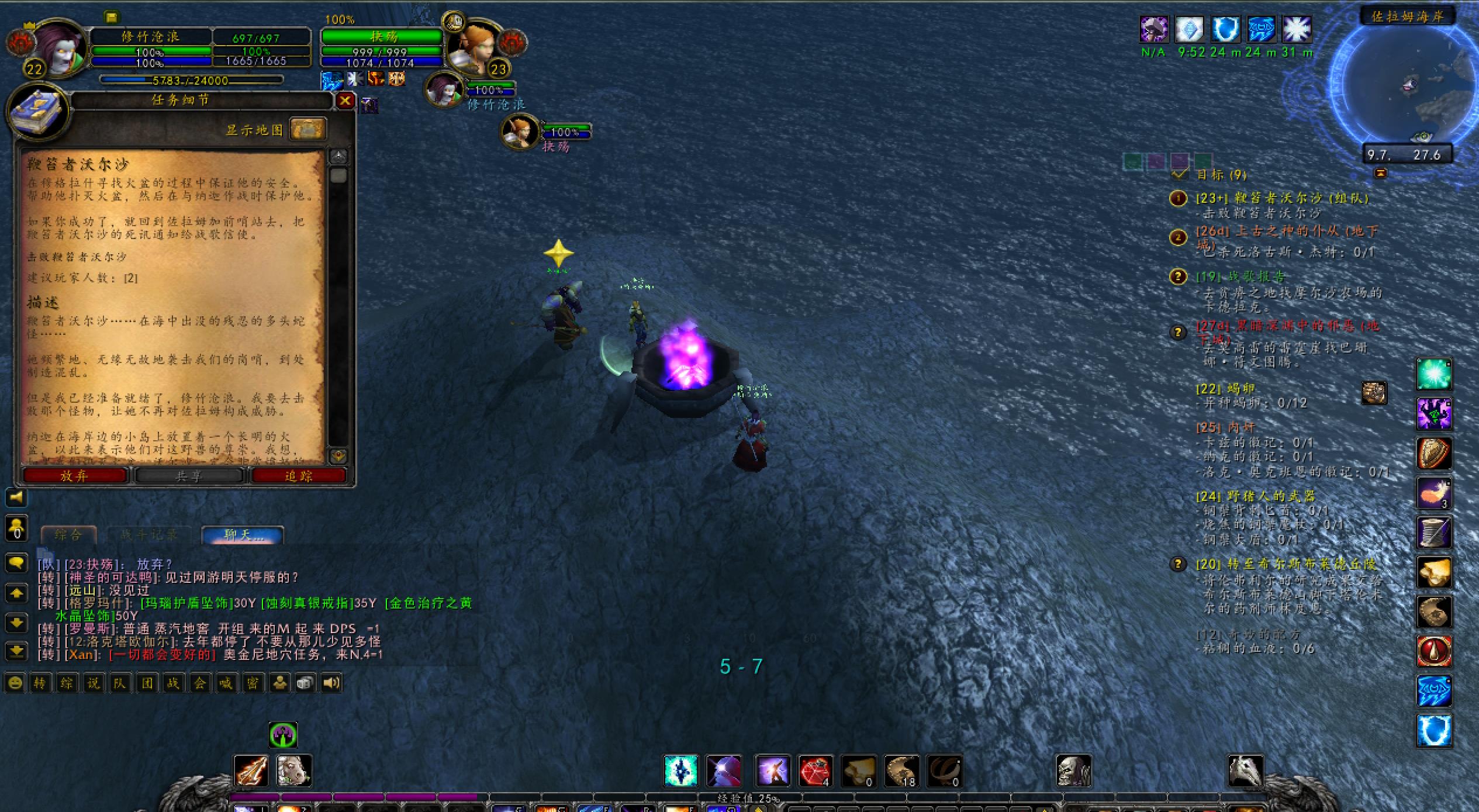Toggle the 目标 objectives tracker checkbox

click(x=1180, y=174)
